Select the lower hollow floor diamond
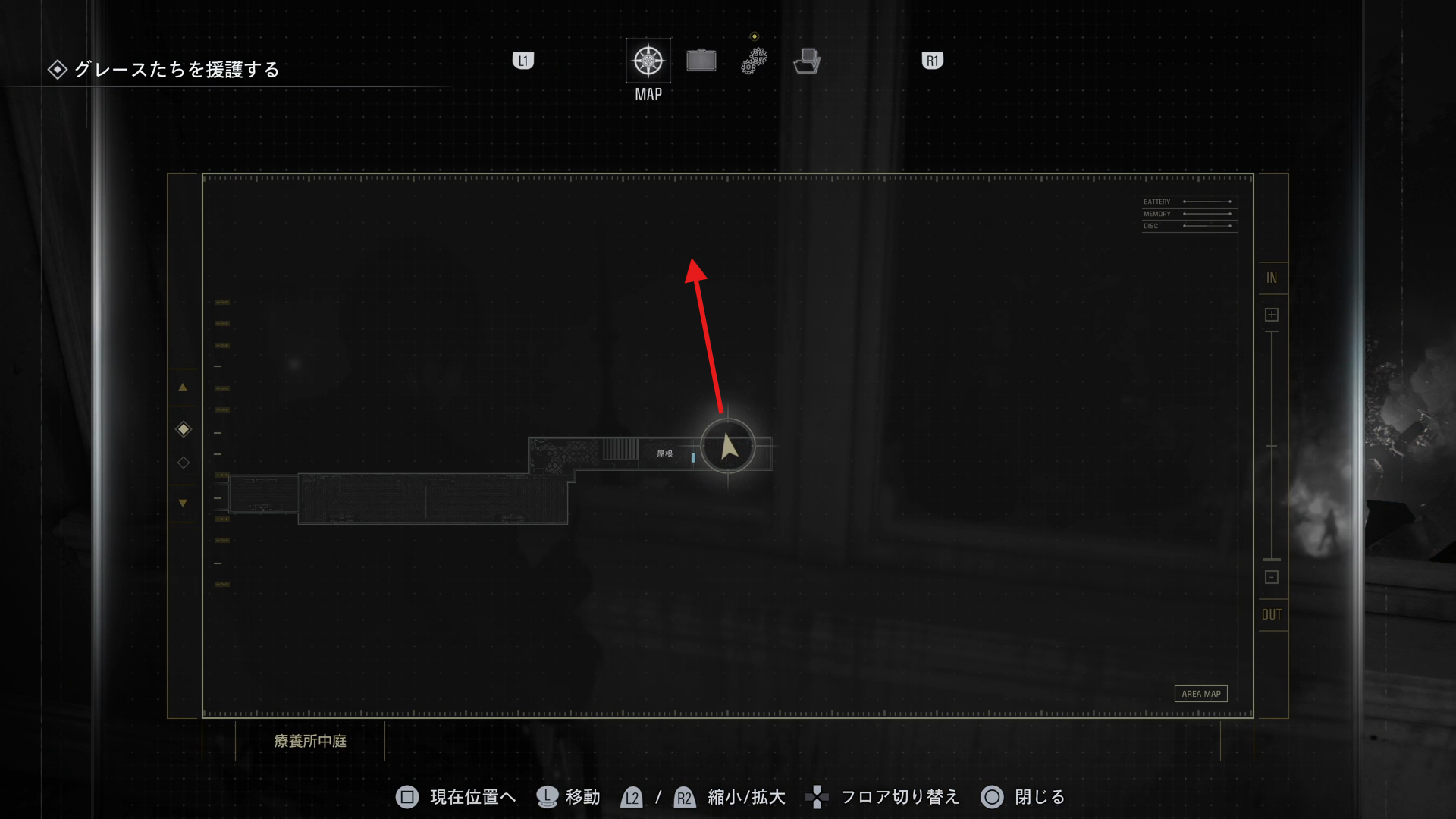Viewport: 1456px width, 819px height. pos(184,463)
